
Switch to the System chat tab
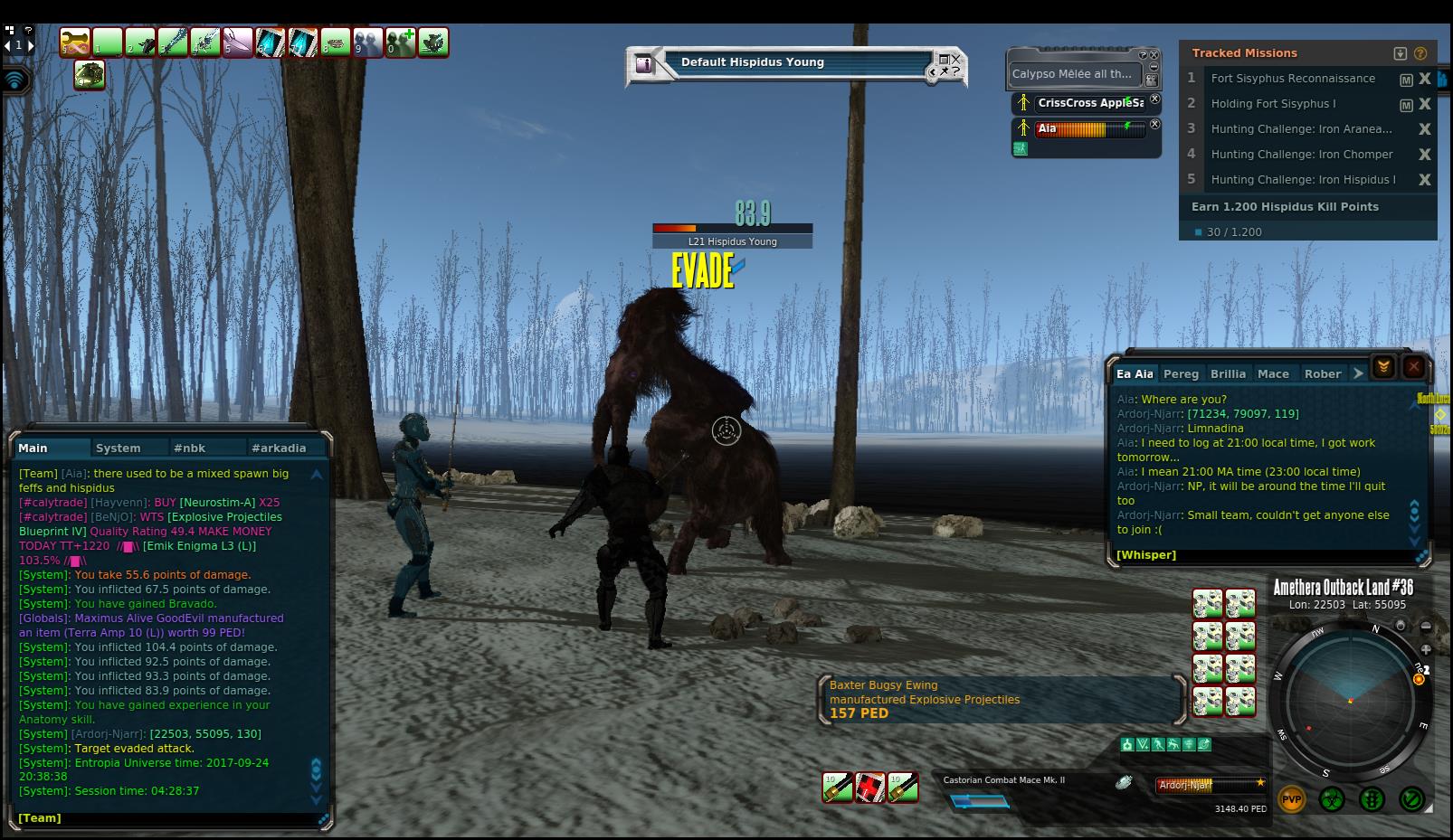click(x=119, y=448)
